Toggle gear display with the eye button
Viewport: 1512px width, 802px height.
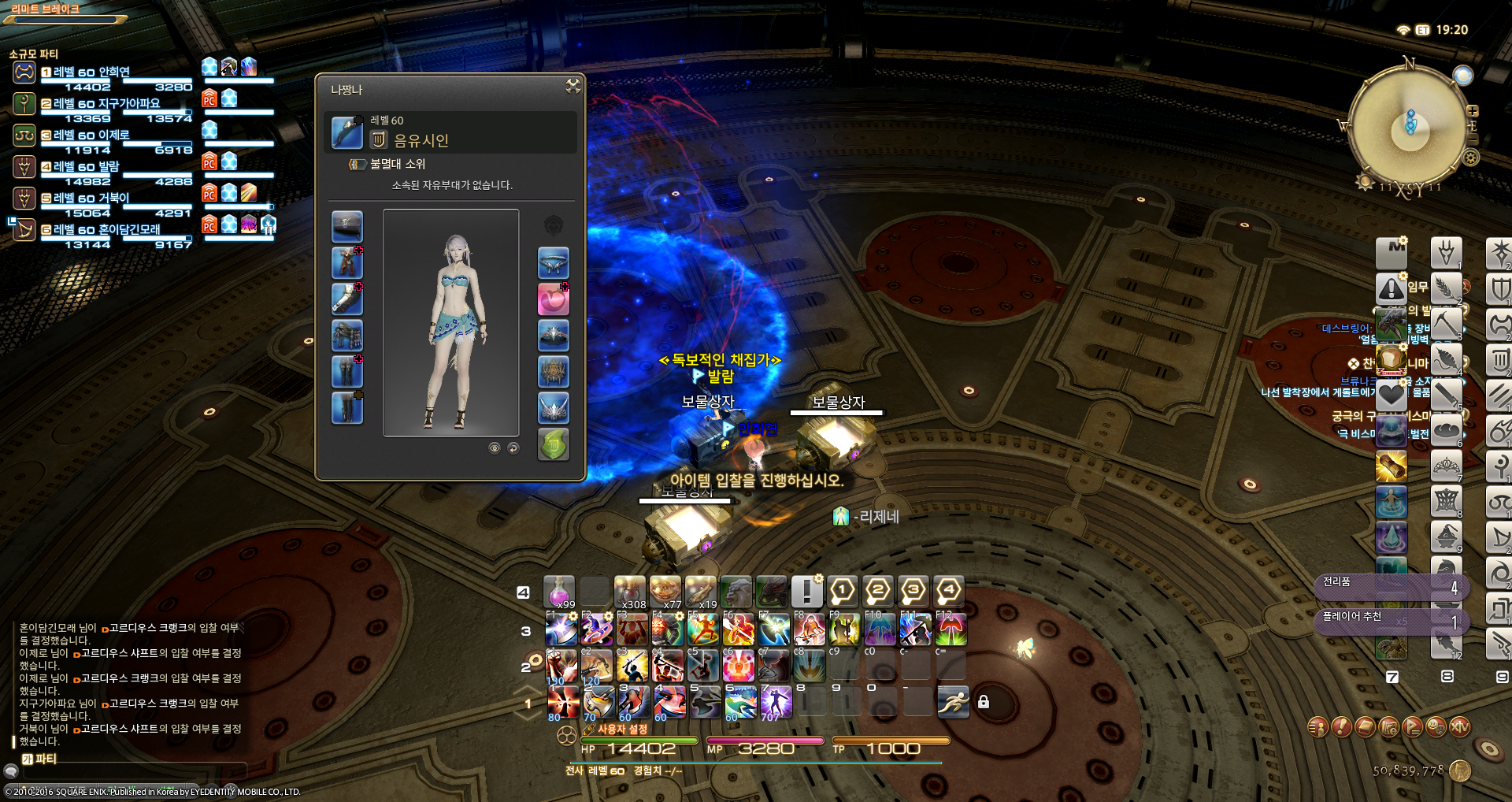(x=495, y=448)
